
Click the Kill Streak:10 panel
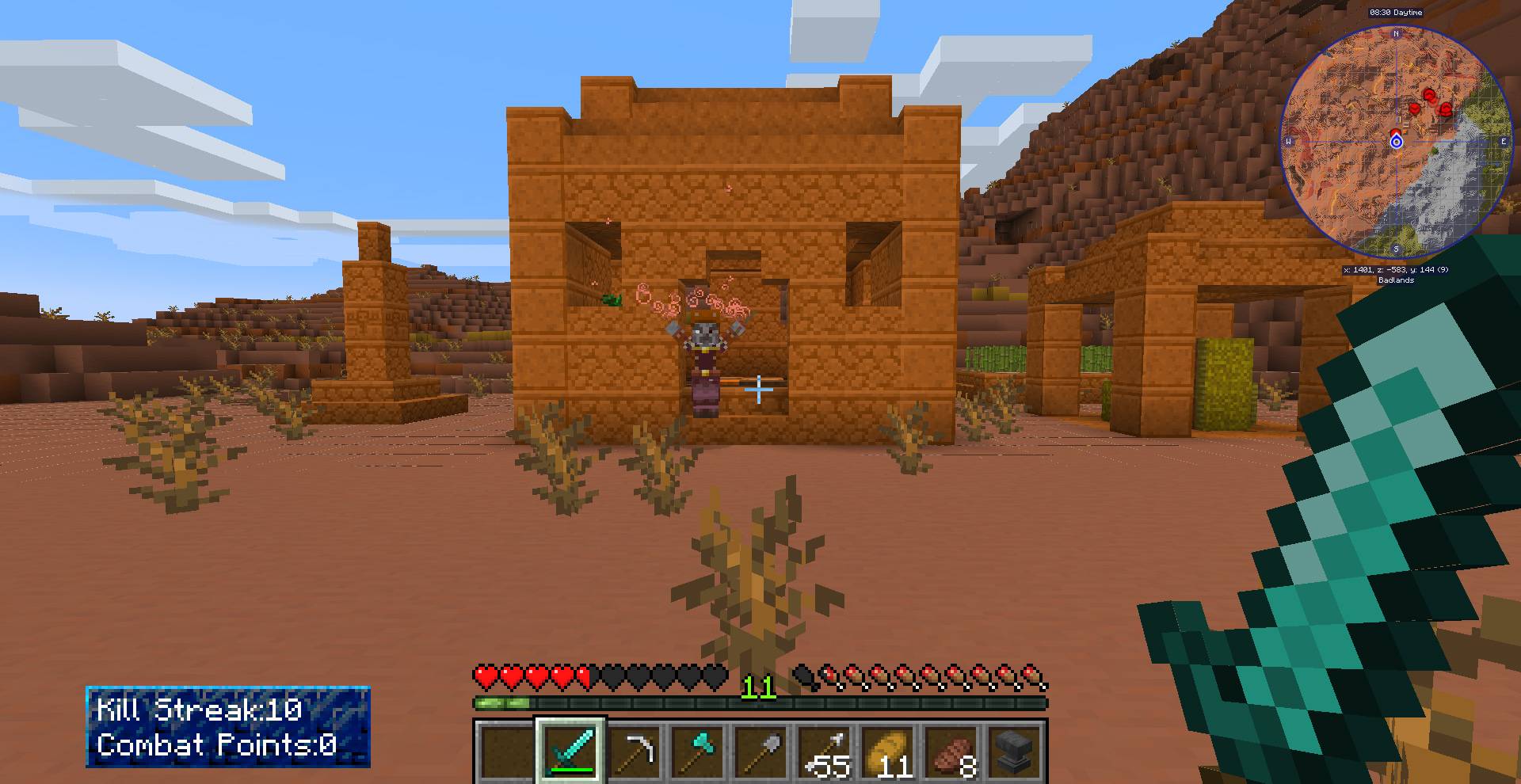pyautogui.click(x=198, y=710)
